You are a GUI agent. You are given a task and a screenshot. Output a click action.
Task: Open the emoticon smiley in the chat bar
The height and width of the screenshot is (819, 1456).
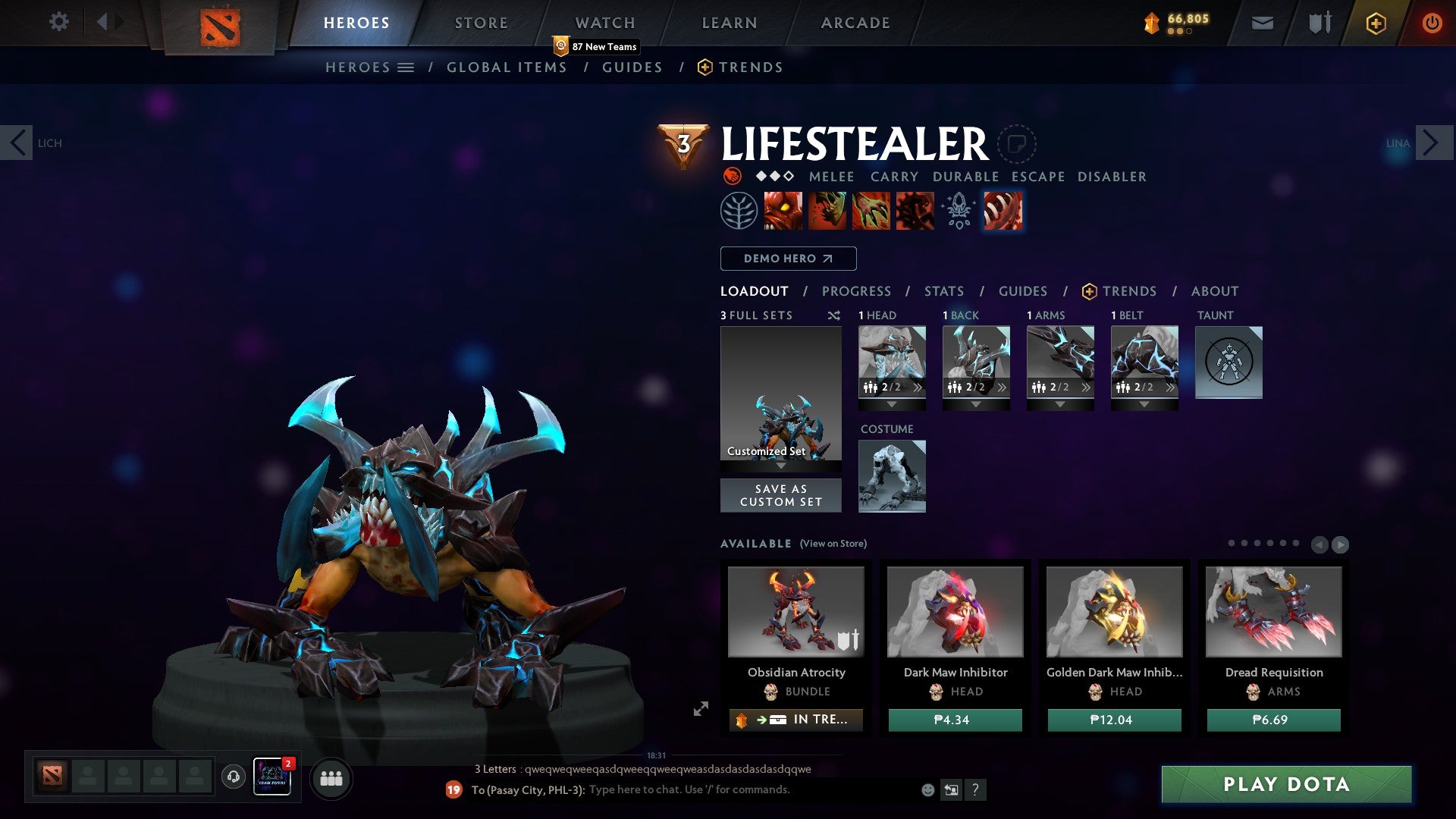click(927, 789)
